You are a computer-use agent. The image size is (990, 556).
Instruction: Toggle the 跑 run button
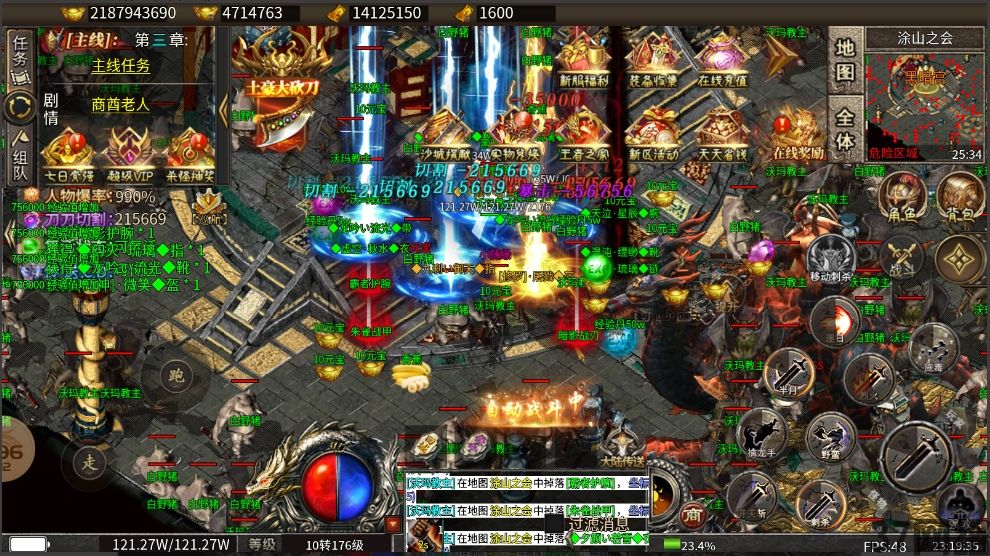(x=176, y=377)
